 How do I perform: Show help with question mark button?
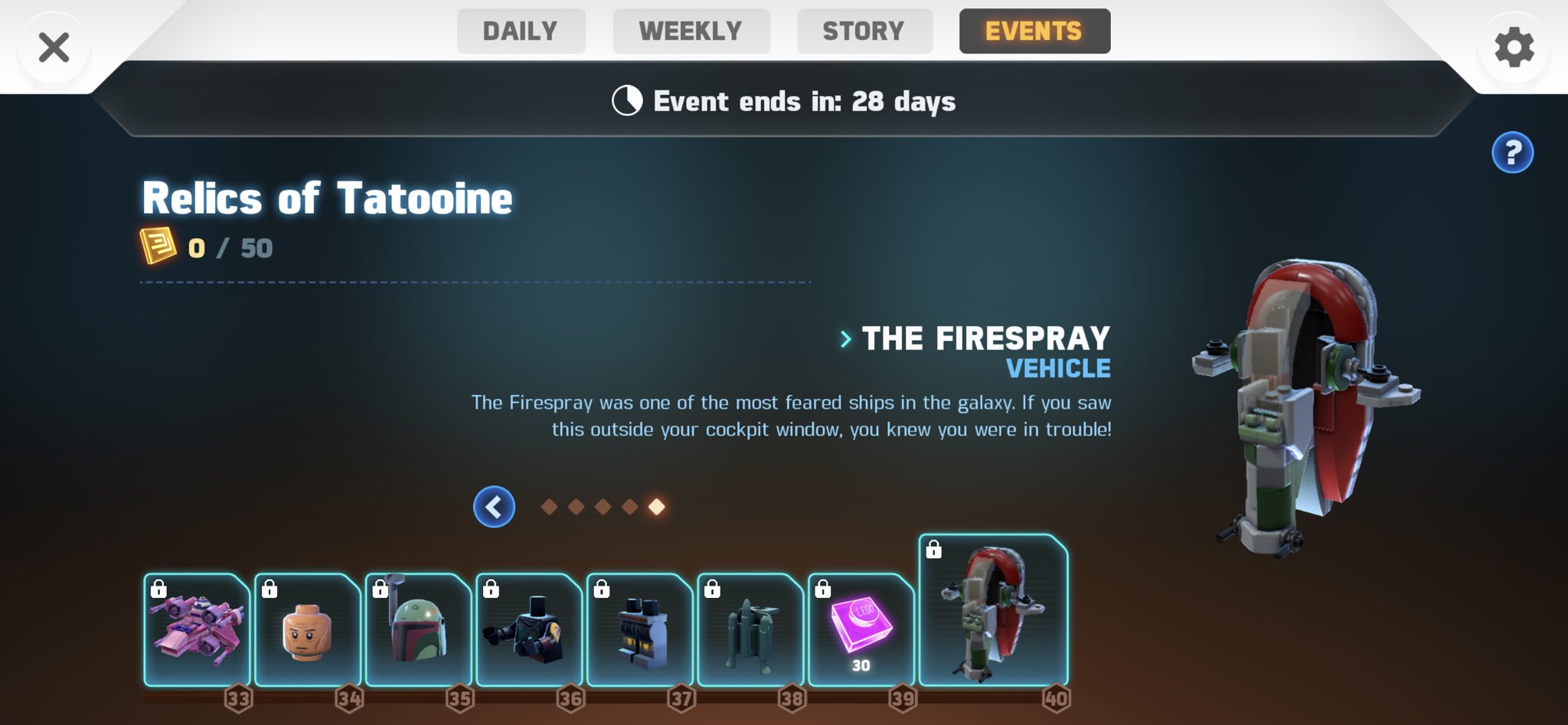pos(1512,153)
